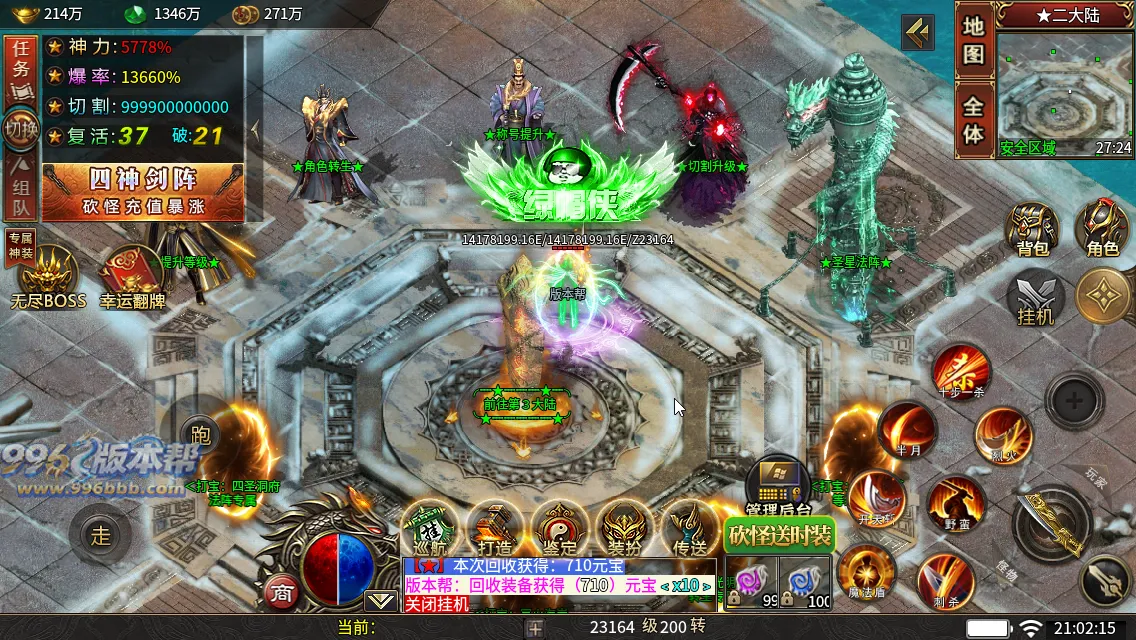Switch to the 全体 tab
The width and height of the screenshot is (1136, 640).
[x=974, y=119]
